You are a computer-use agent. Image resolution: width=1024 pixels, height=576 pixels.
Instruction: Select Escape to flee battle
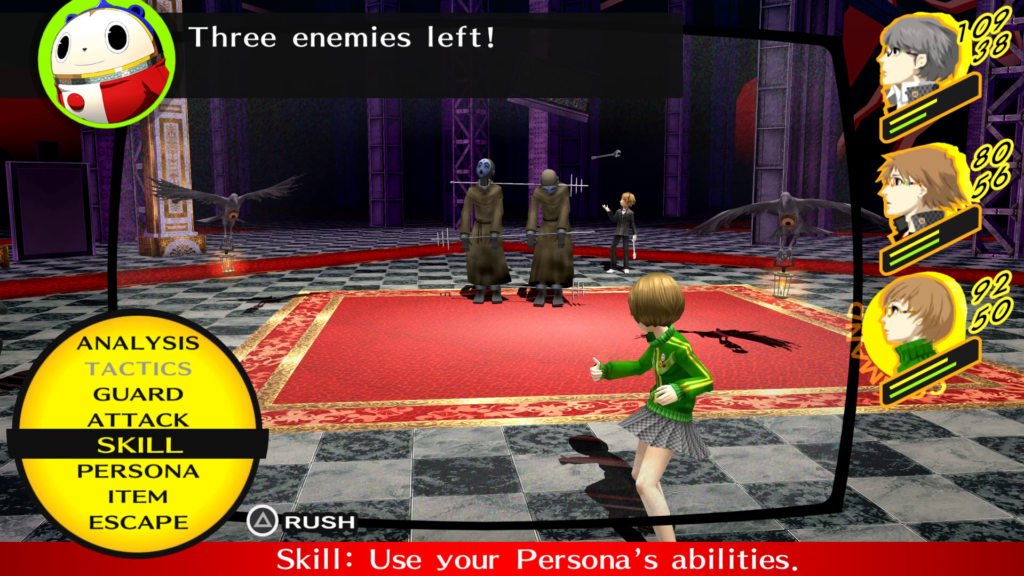click(138, 522)
